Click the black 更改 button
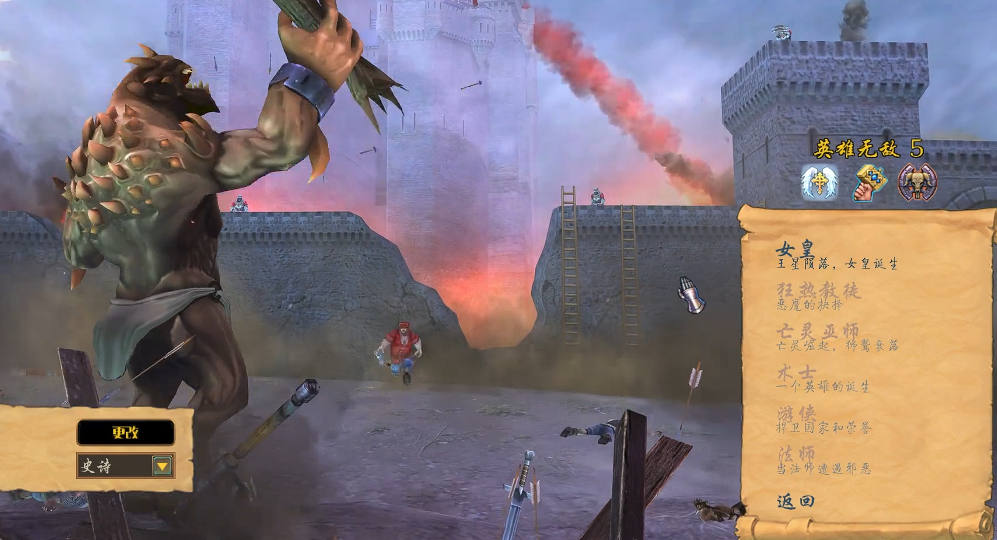Image resolution: width=997 pixels, height=540 pixels. click(125, 432)
